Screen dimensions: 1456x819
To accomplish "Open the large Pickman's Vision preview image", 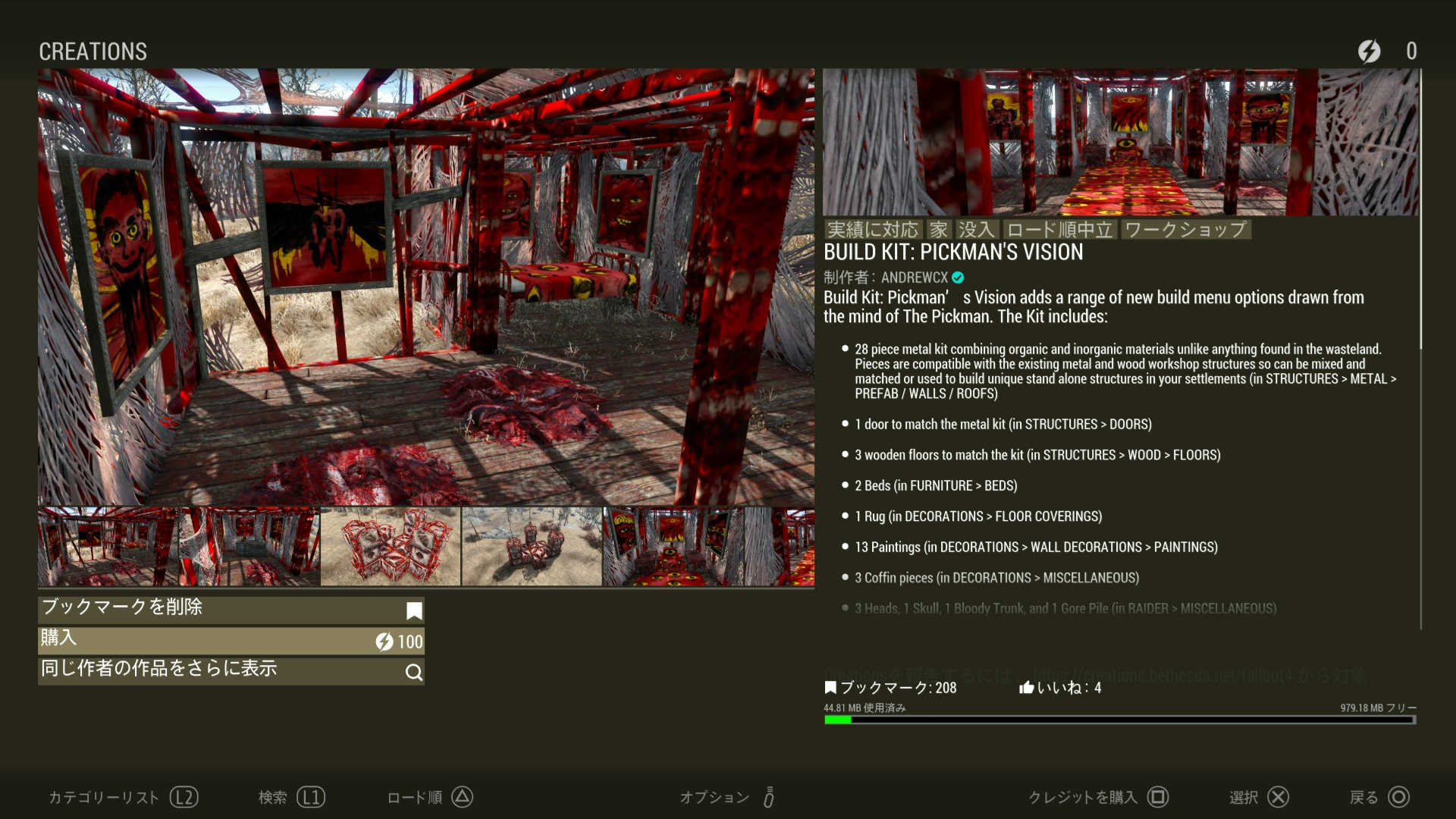I will 425,287.
